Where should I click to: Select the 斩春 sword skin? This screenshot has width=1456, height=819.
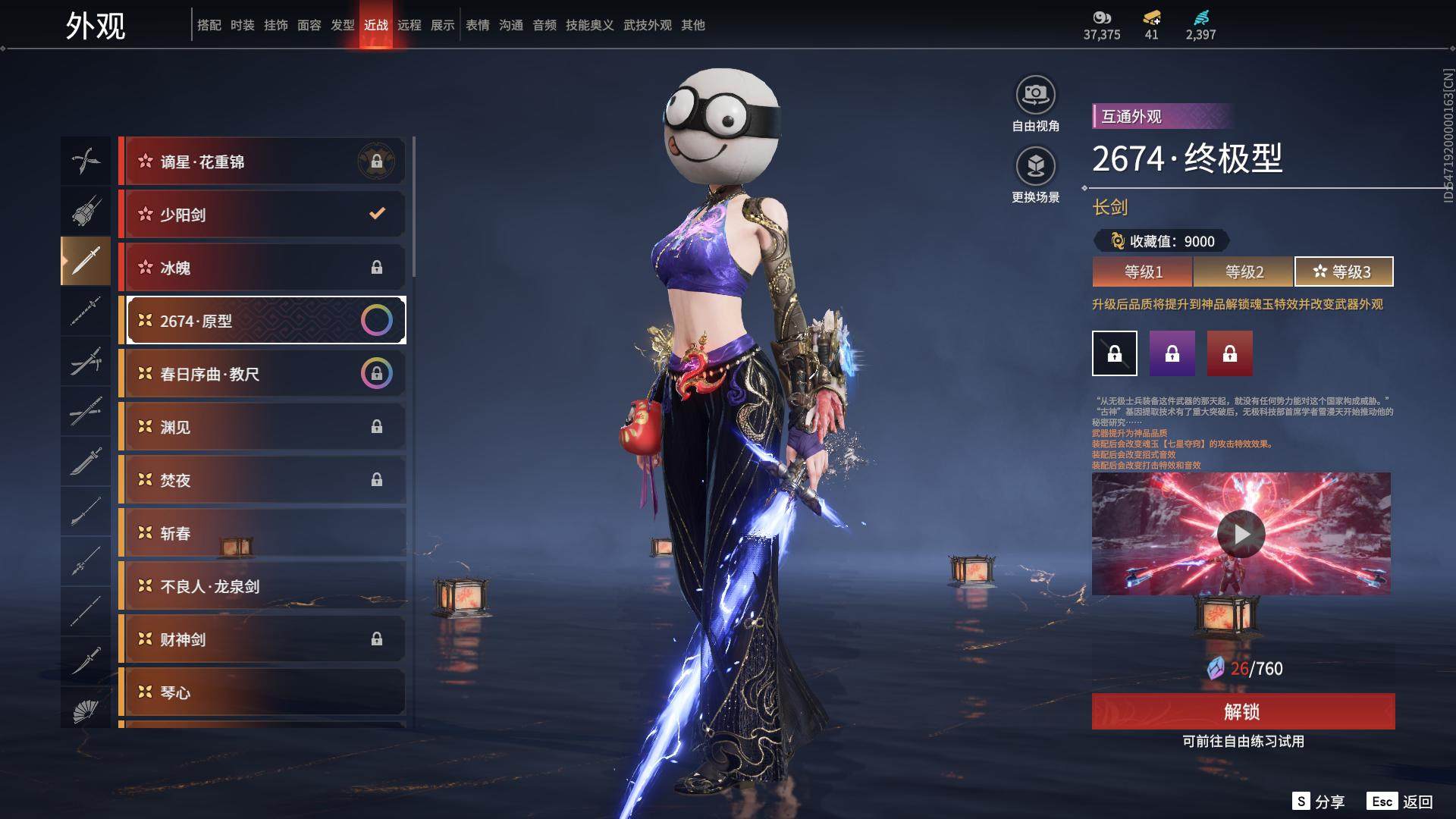(x=262, y=533)
